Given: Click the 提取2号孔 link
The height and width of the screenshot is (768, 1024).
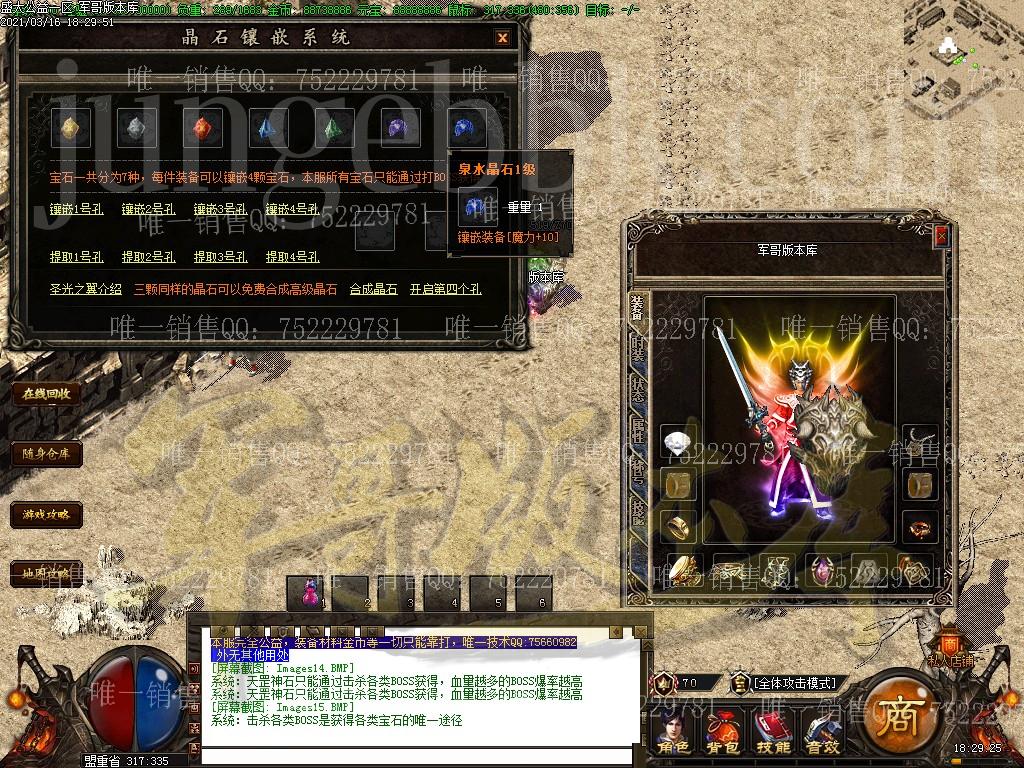Looking at the screenshot, I should [148, 257].
